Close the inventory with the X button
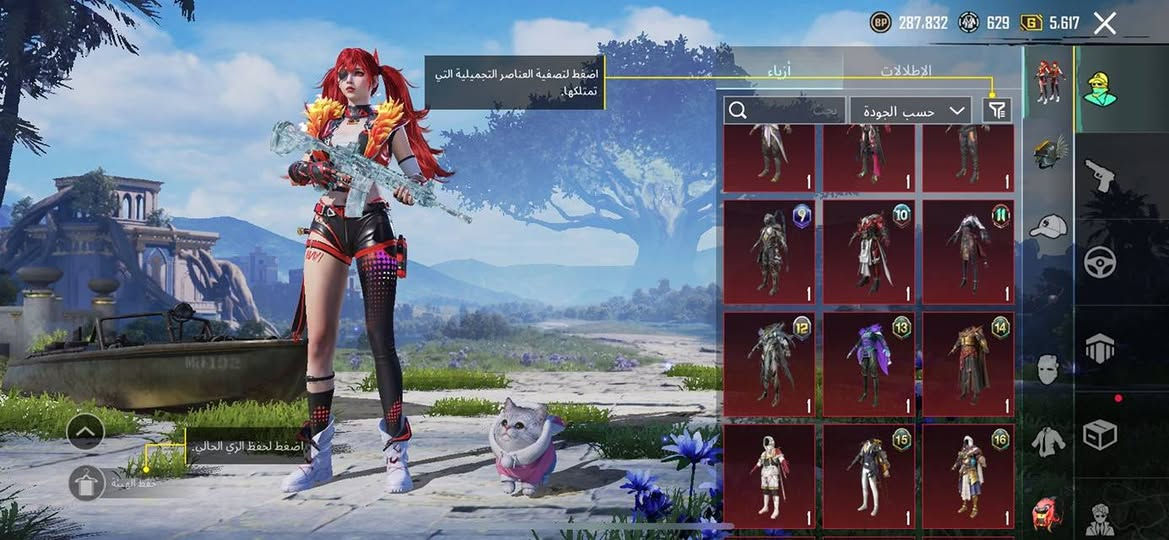This screenshot has height=540, width=1169. [1104, 24]
